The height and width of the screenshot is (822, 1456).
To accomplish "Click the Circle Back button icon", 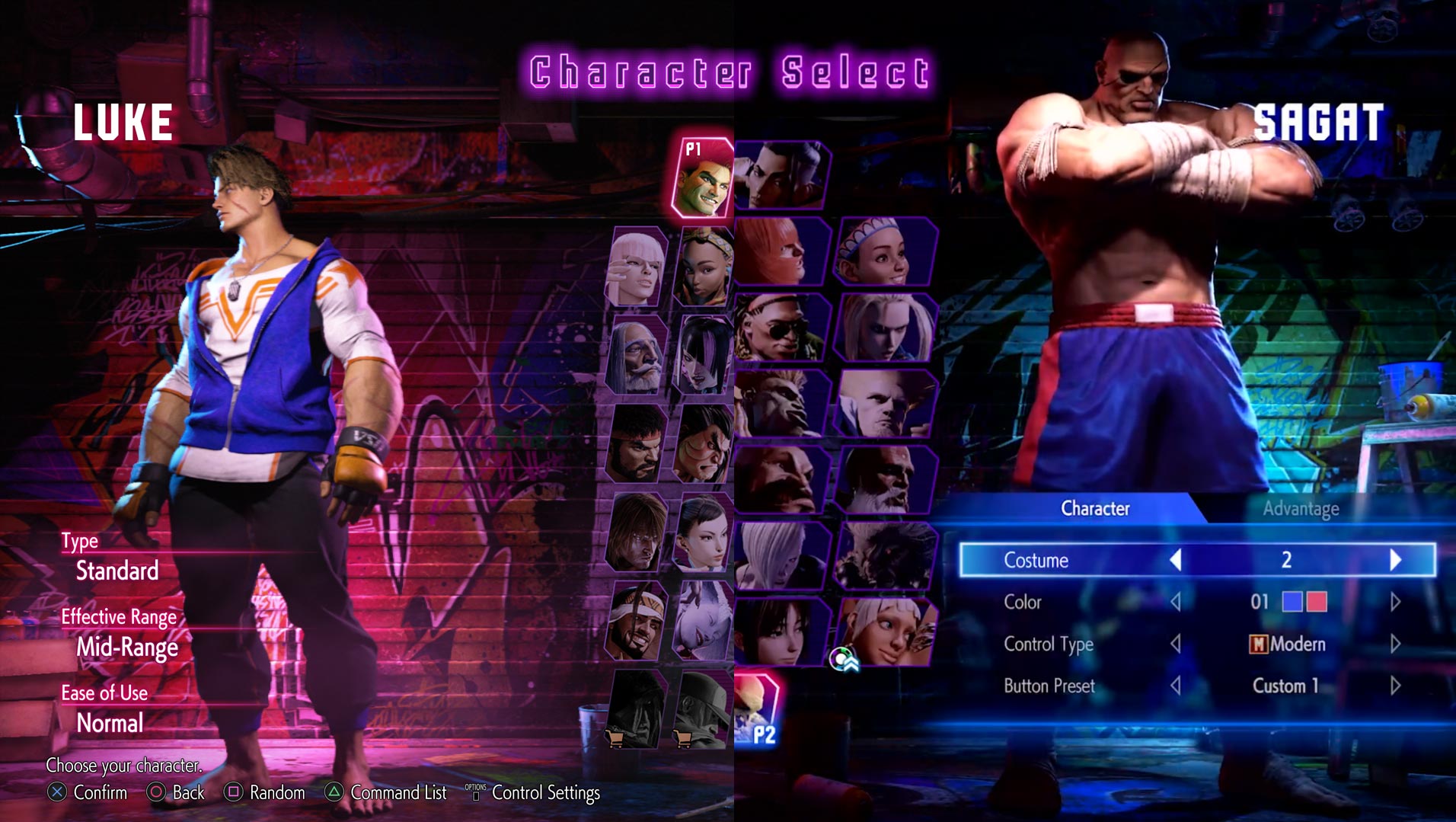I will (x=158, y=792).
